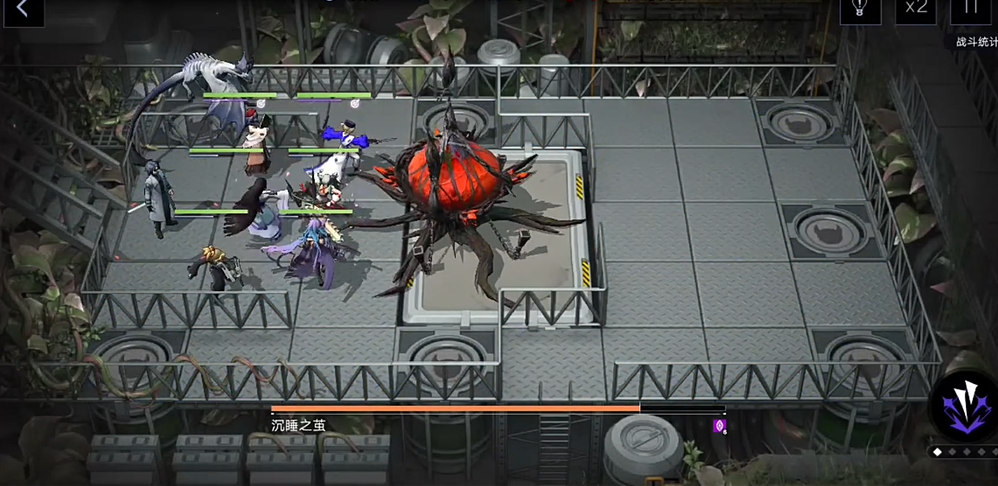This screenshot has width=998, height=486.
Task: Activate the purple spiked skill icon
Action: [963, 407]
